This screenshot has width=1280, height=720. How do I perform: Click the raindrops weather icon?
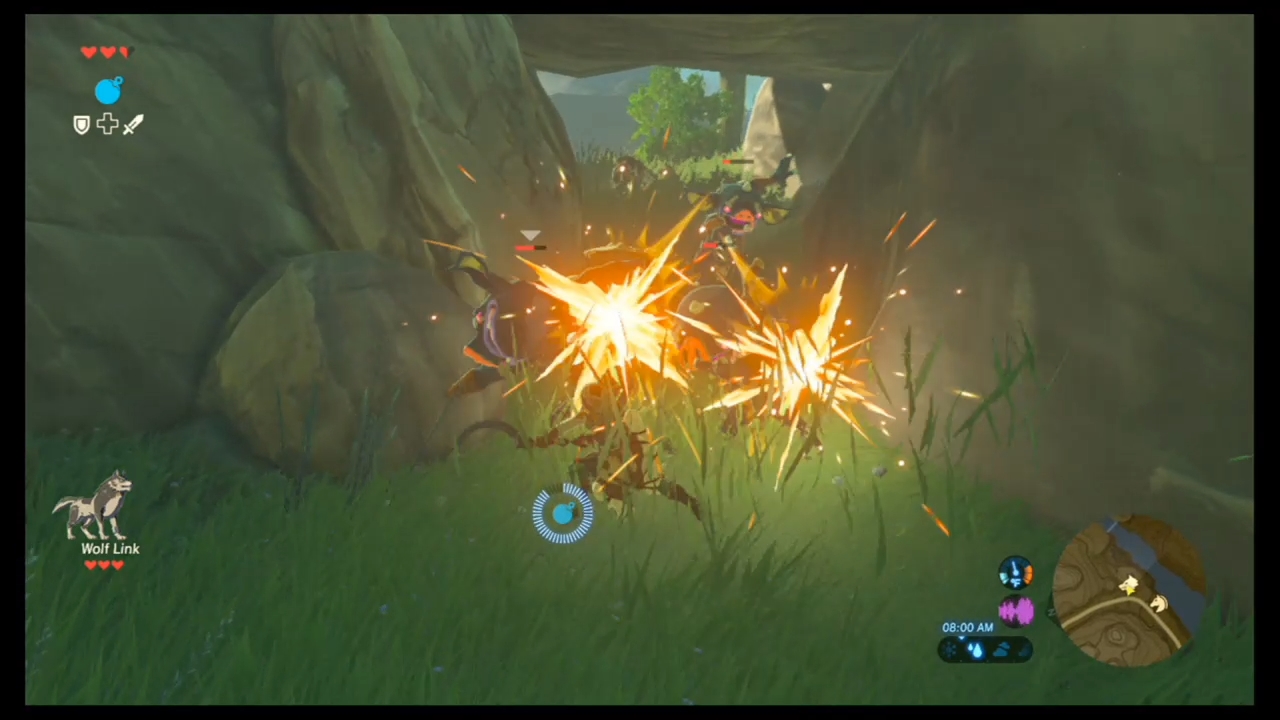click(976, 649)
